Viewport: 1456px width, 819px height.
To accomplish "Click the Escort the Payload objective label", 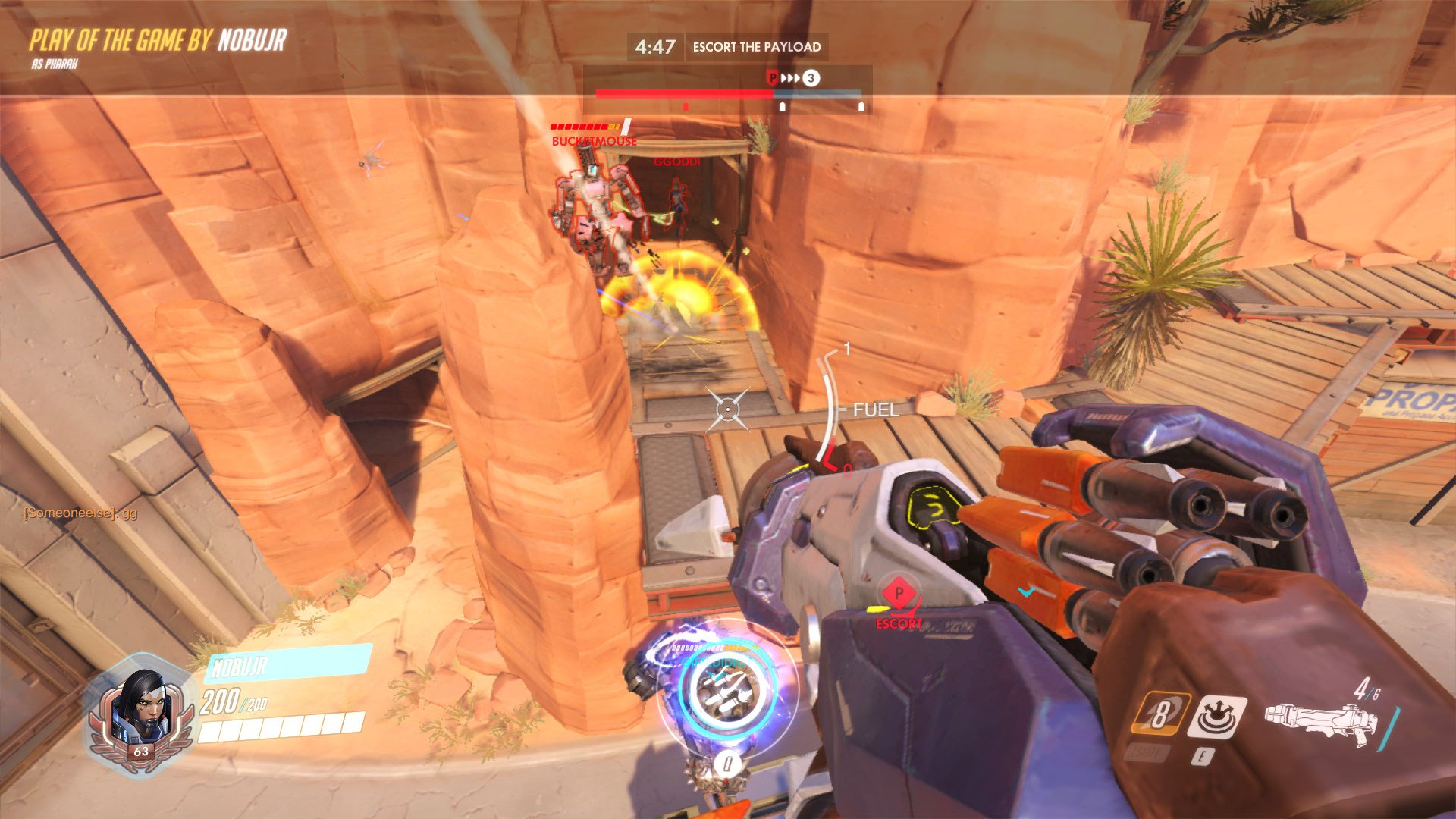I will (756, 47).
